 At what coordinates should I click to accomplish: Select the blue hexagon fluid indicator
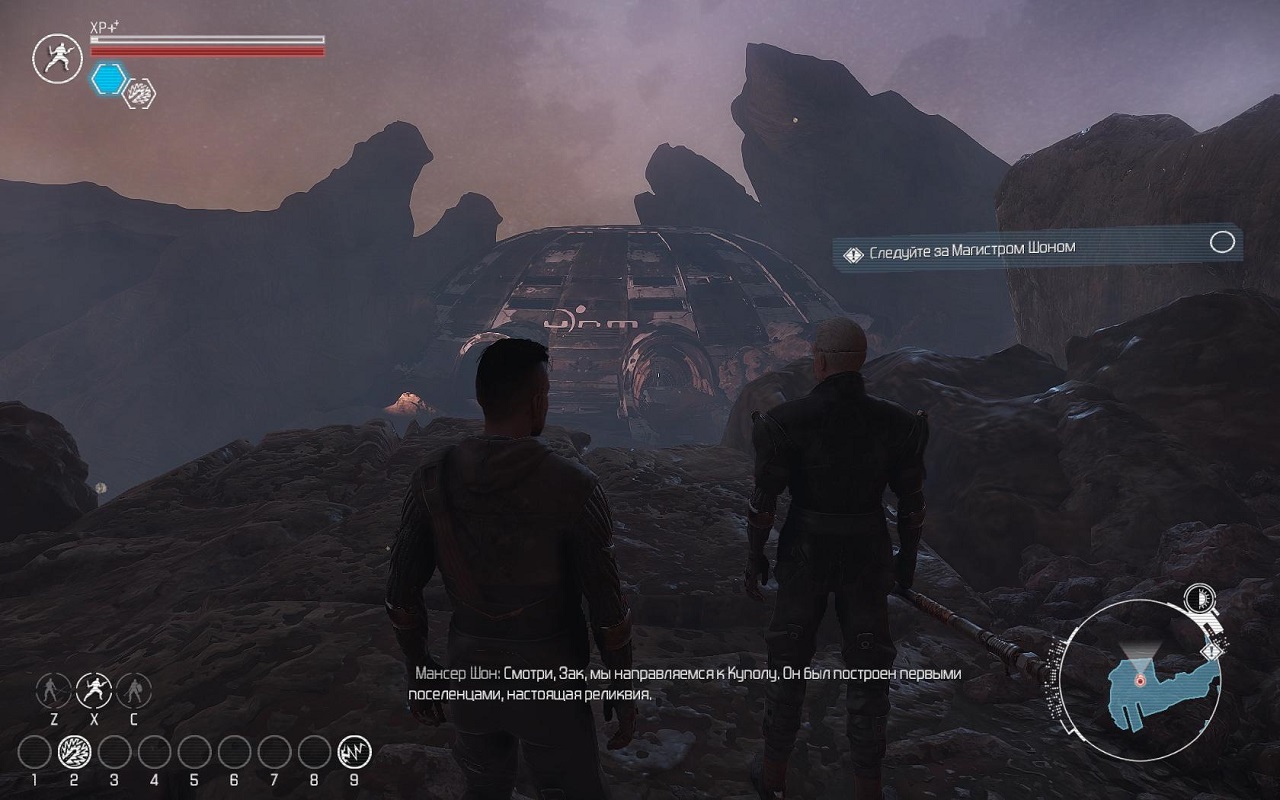click(x=107, y=79)
